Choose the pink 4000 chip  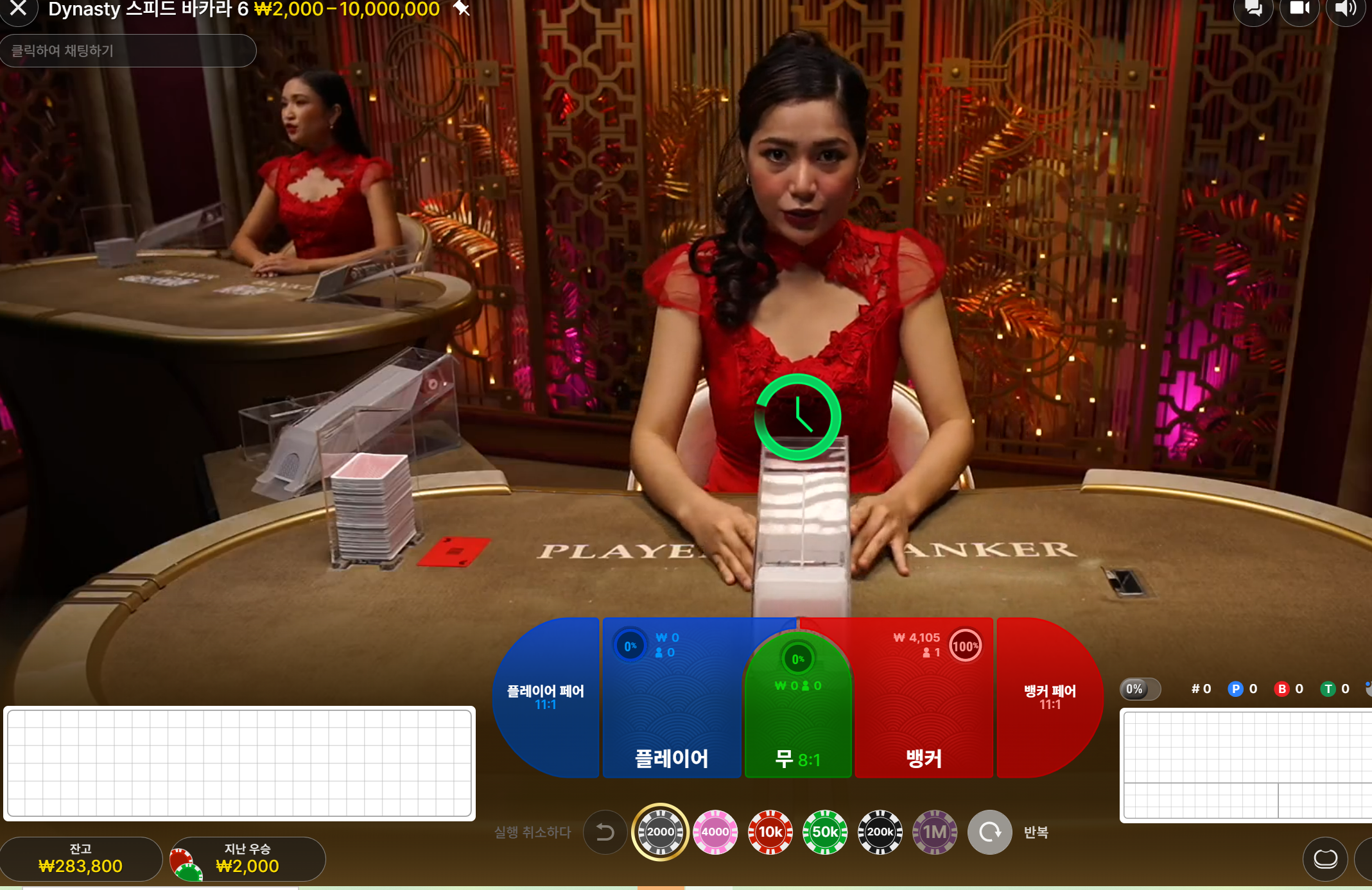715,832
